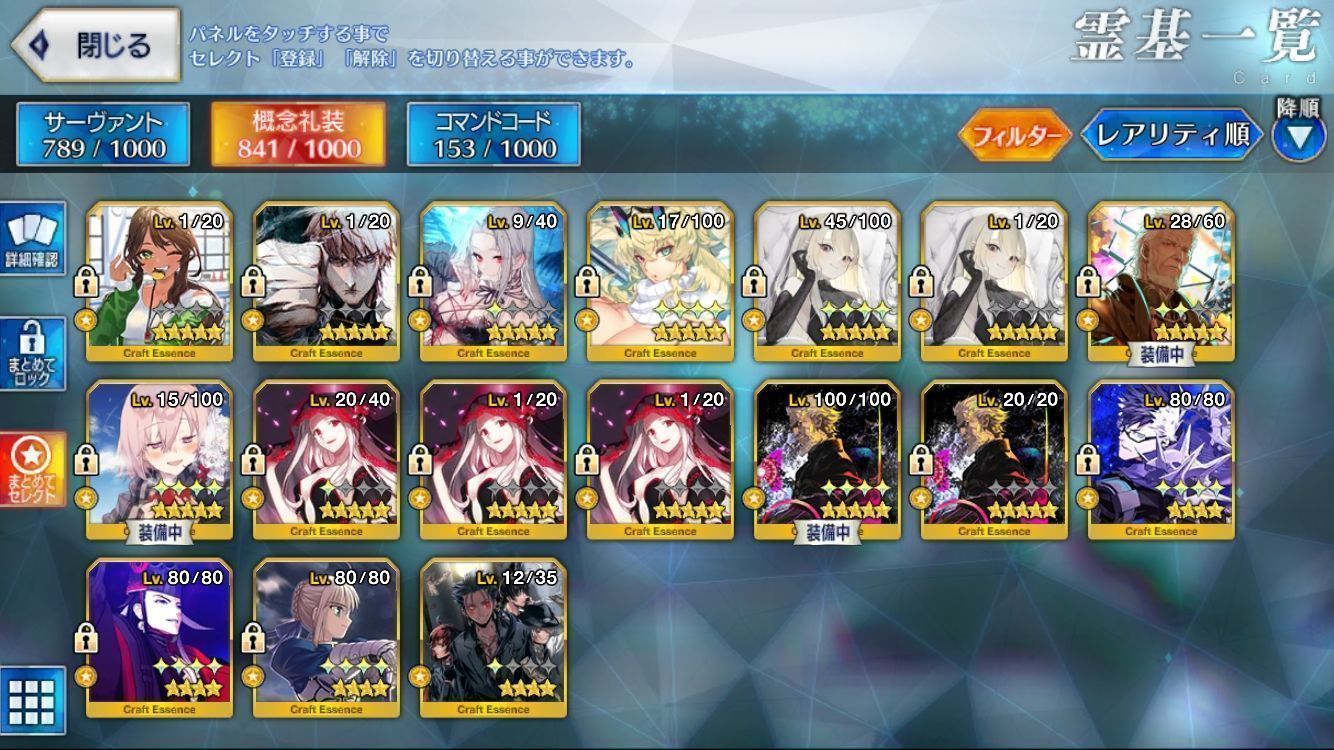Activate まとめてロック bulk lock
This screenshot has width=1334, height=750.
click(33, 355)
